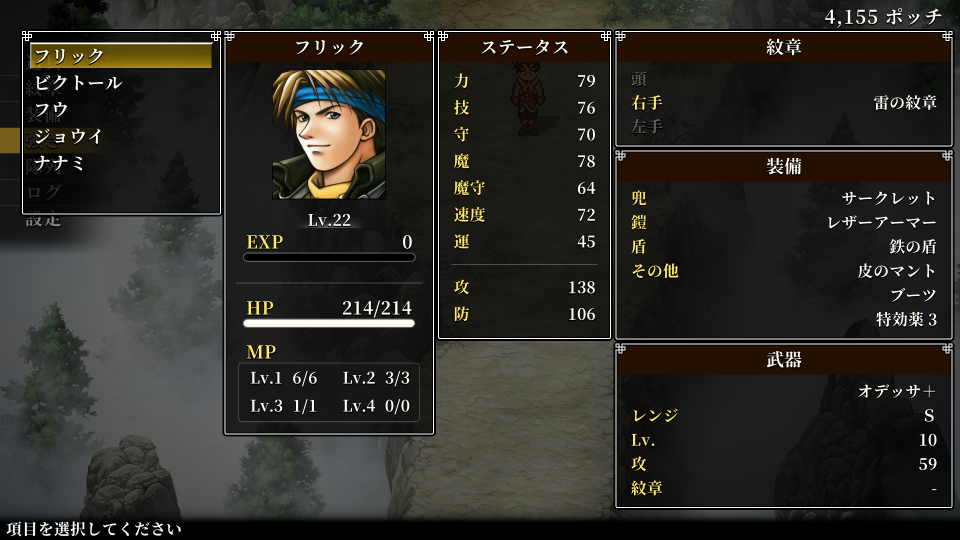Select the ブーツ accessory entry
The height and width of the screenshot is (540, 960).
tap(913, 295)
